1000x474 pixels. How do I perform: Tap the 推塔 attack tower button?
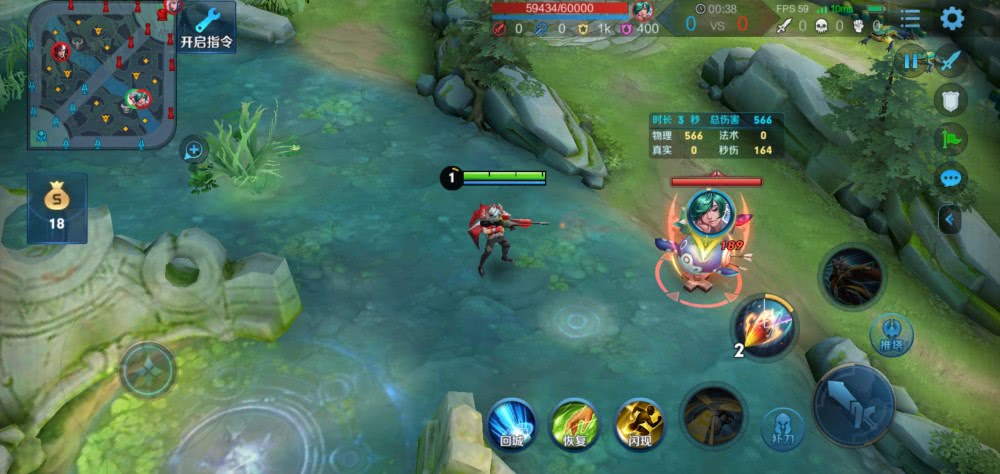[890, 334]
